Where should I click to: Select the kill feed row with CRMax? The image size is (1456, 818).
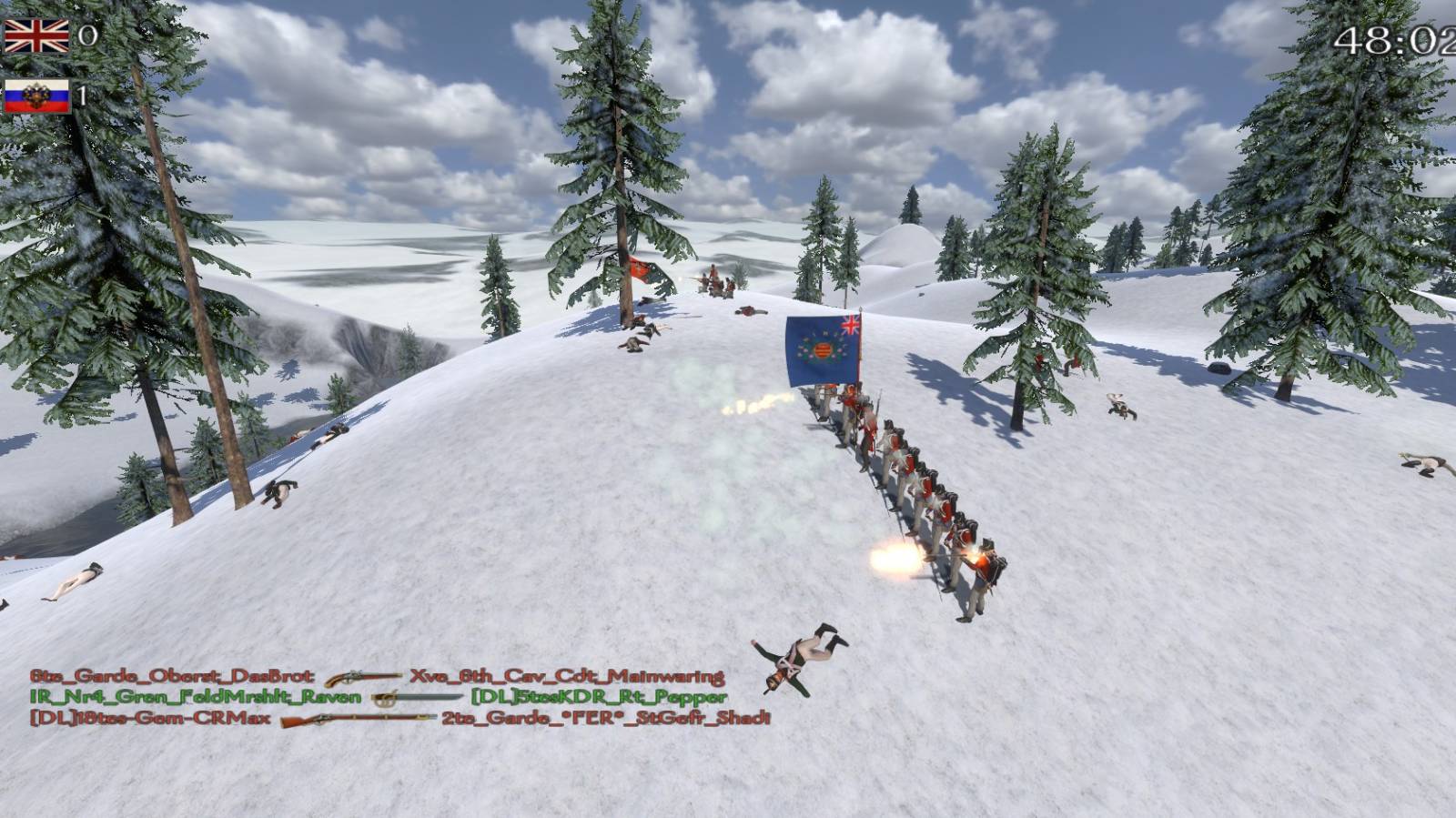pos(399,718)
